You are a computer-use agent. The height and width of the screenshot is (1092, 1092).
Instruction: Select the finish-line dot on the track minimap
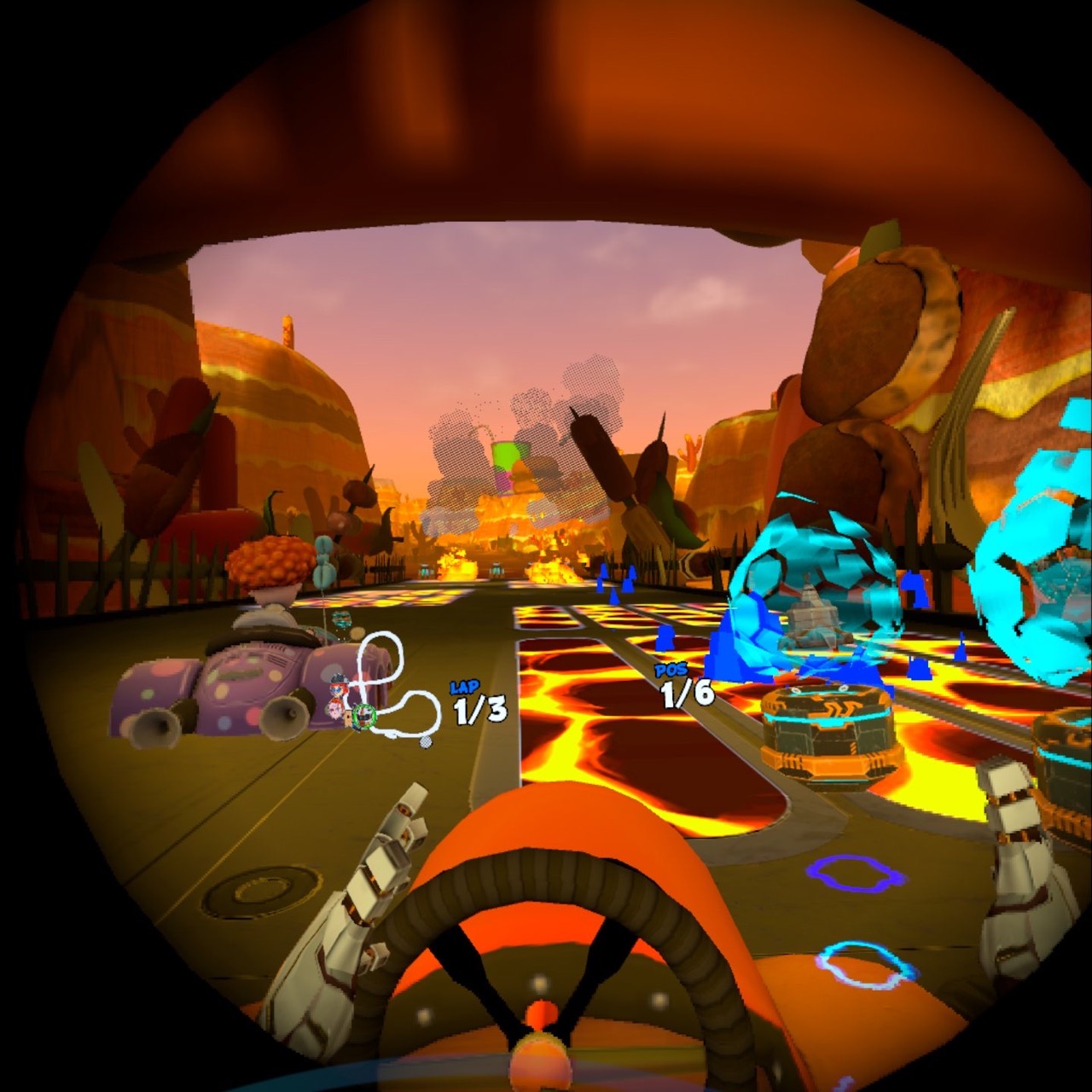click(425, 743)
